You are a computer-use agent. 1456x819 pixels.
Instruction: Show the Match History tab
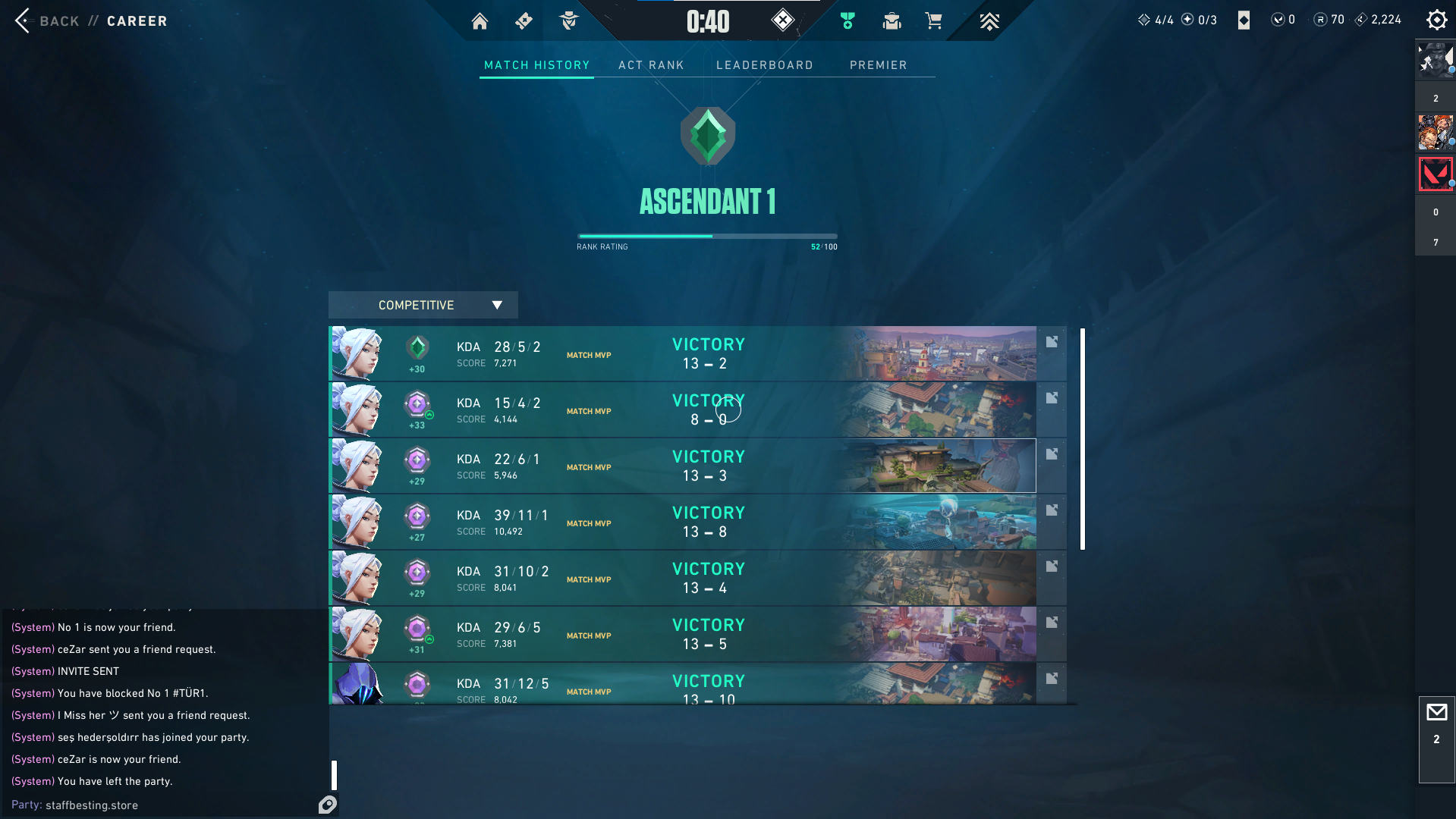(536, 65)
